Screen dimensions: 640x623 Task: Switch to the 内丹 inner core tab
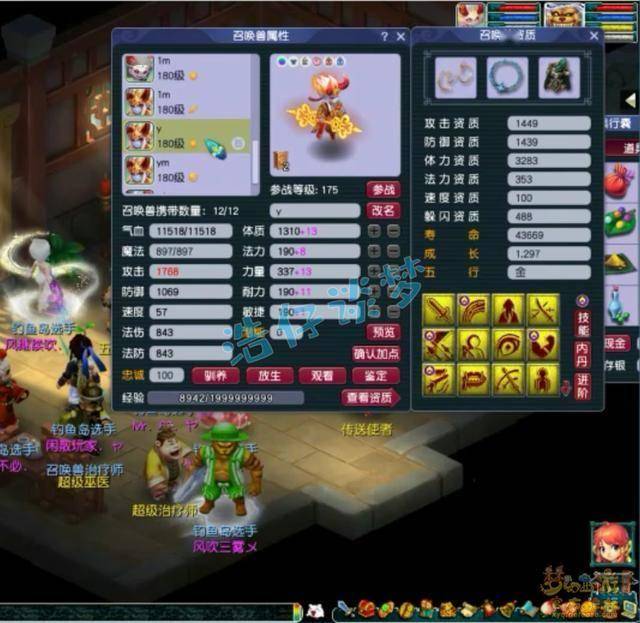coord(583,355)
